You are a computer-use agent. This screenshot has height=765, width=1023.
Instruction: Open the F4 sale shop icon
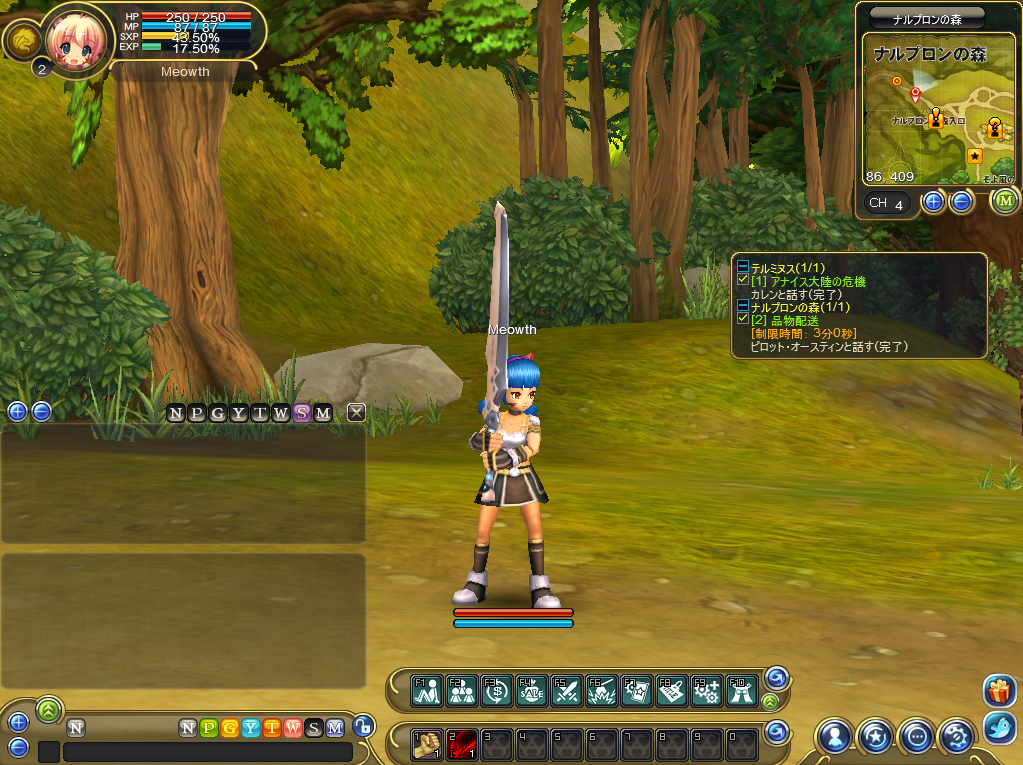(531, 690)
